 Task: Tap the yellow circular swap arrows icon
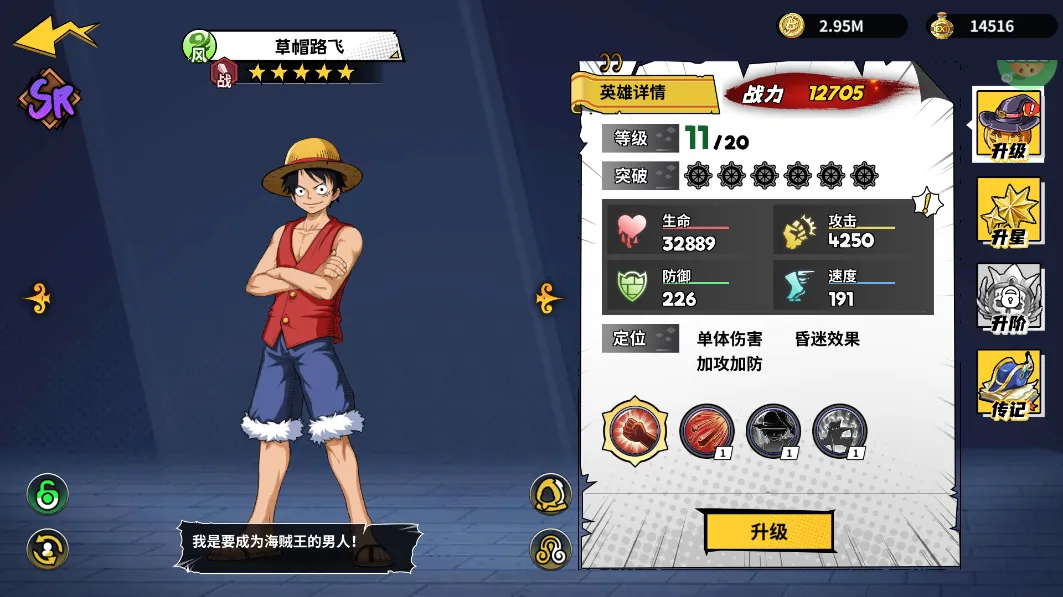47,549
